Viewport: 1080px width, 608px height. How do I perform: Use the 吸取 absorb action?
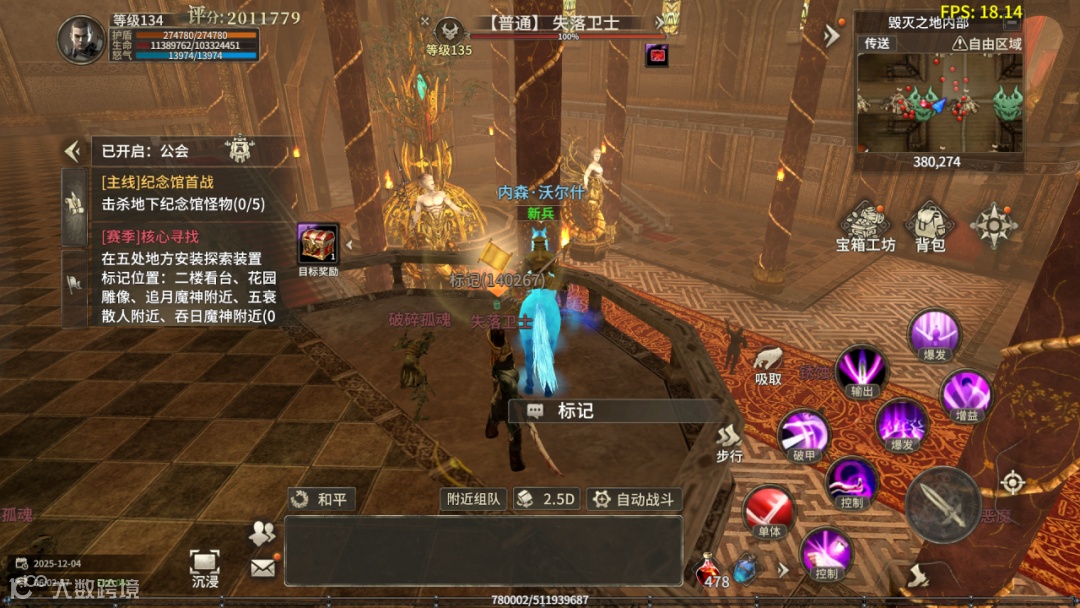click(768, 364)
